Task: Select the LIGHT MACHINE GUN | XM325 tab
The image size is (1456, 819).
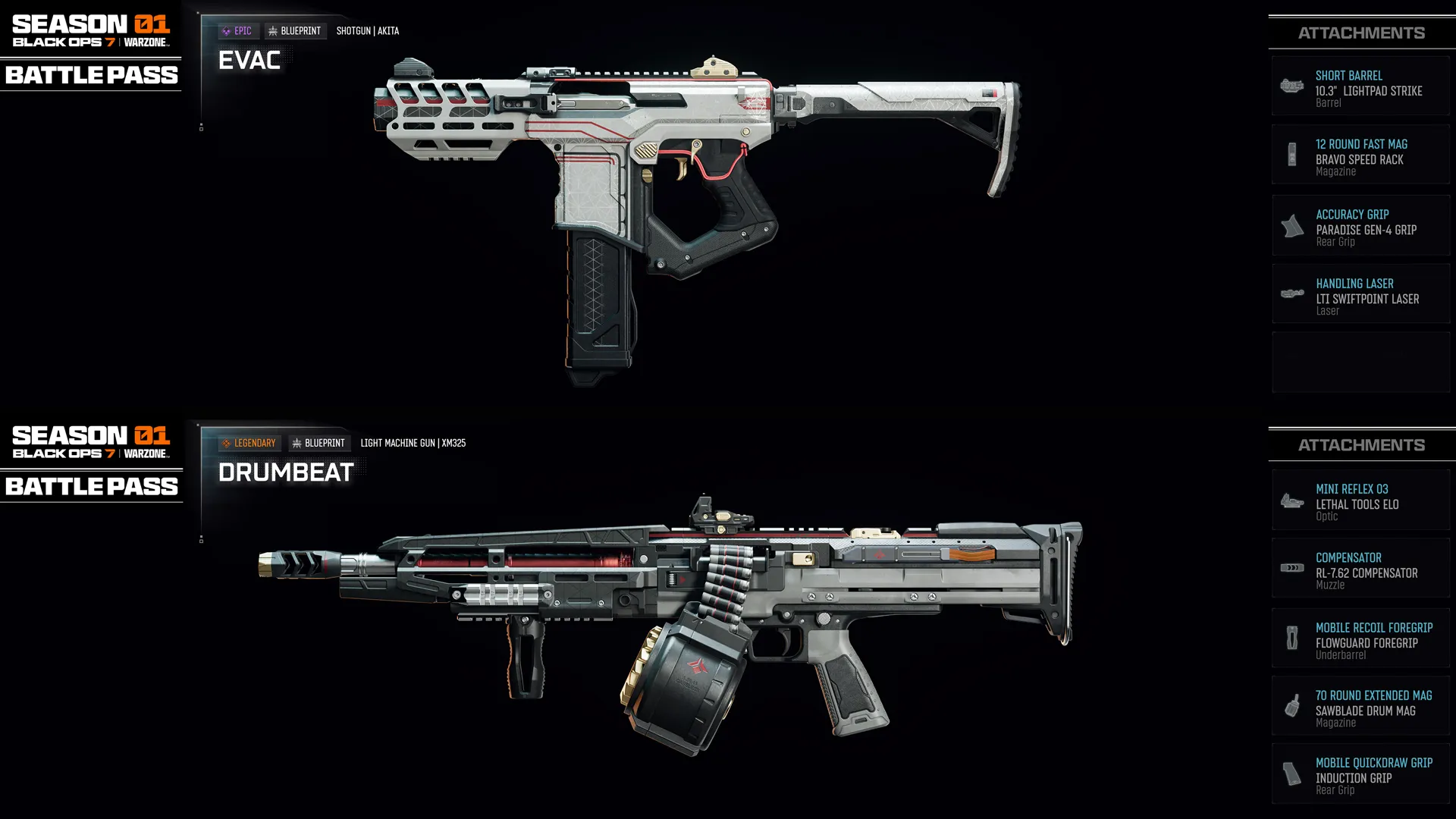Action: [413, 443]
